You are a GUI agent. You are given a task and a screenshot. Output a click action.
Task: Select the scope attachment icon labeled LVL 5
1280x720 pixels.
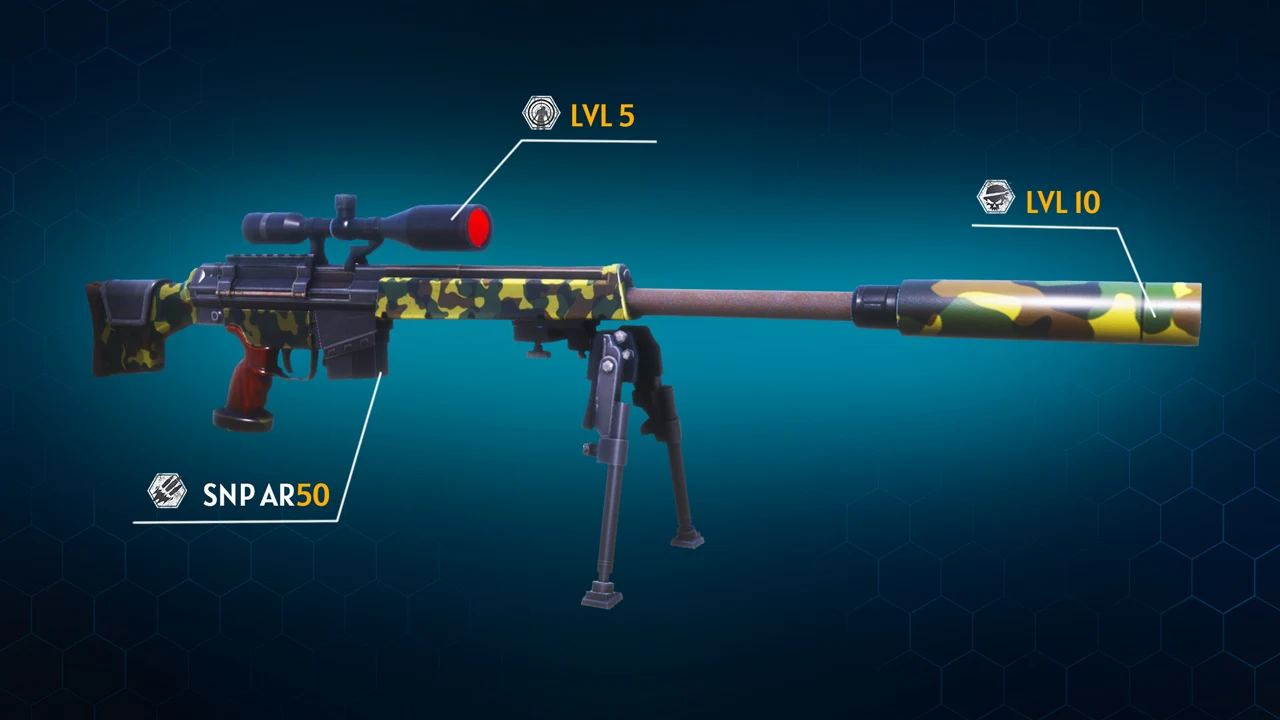pyautogui.click(x=541, y=113)
